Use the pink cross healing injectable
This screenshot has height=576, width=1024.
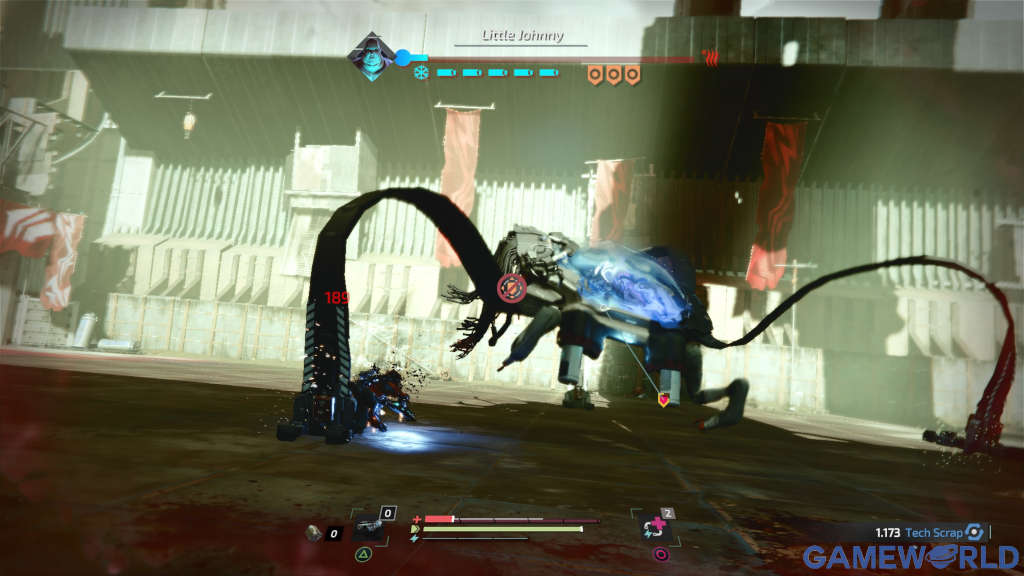[x=657, y=529]
